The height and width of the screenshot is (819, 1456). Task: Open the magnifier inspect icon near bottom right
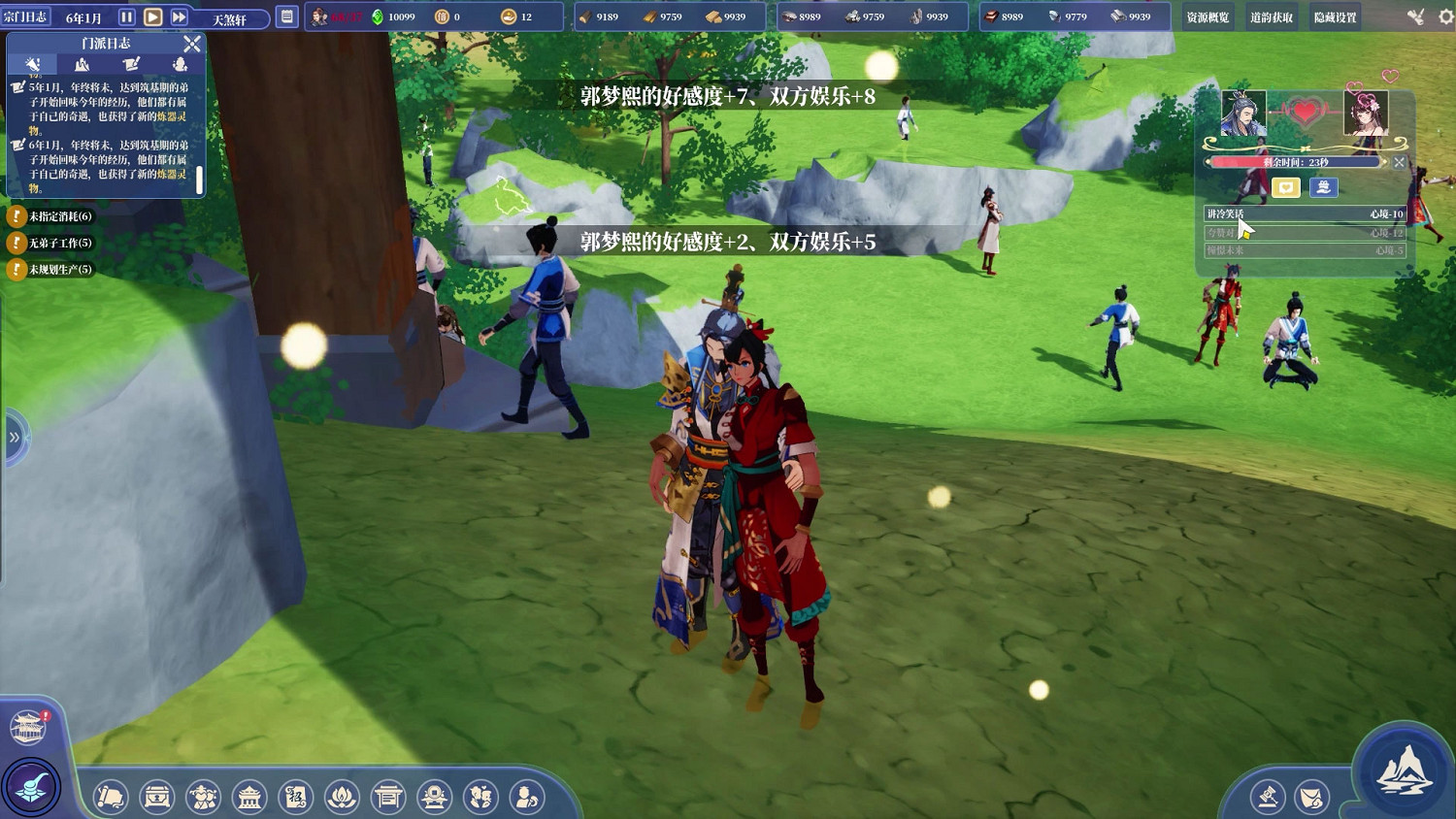(1269, 796)
